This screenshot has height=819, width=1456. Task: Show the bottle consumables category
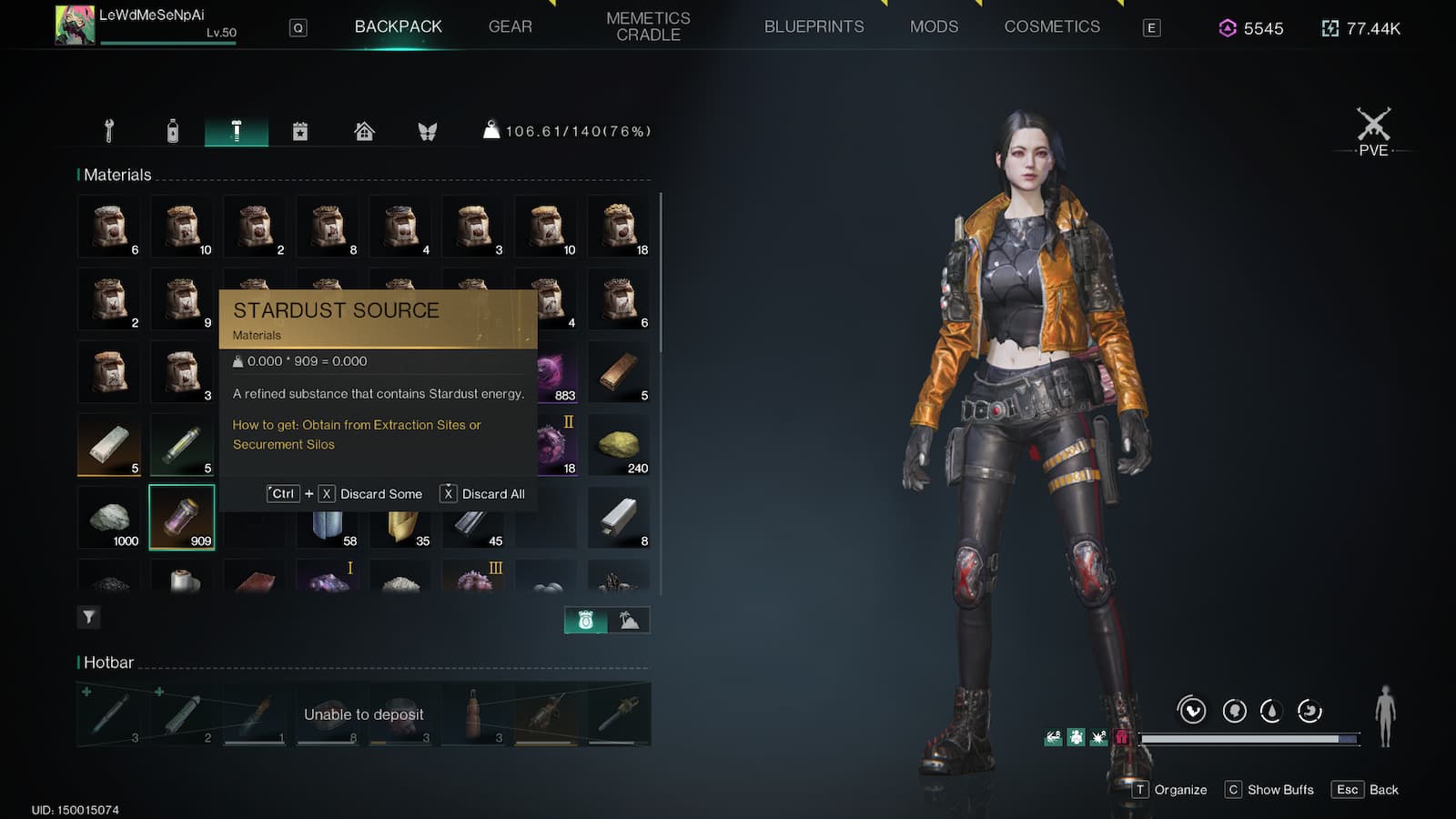click(x=173, y=131)
